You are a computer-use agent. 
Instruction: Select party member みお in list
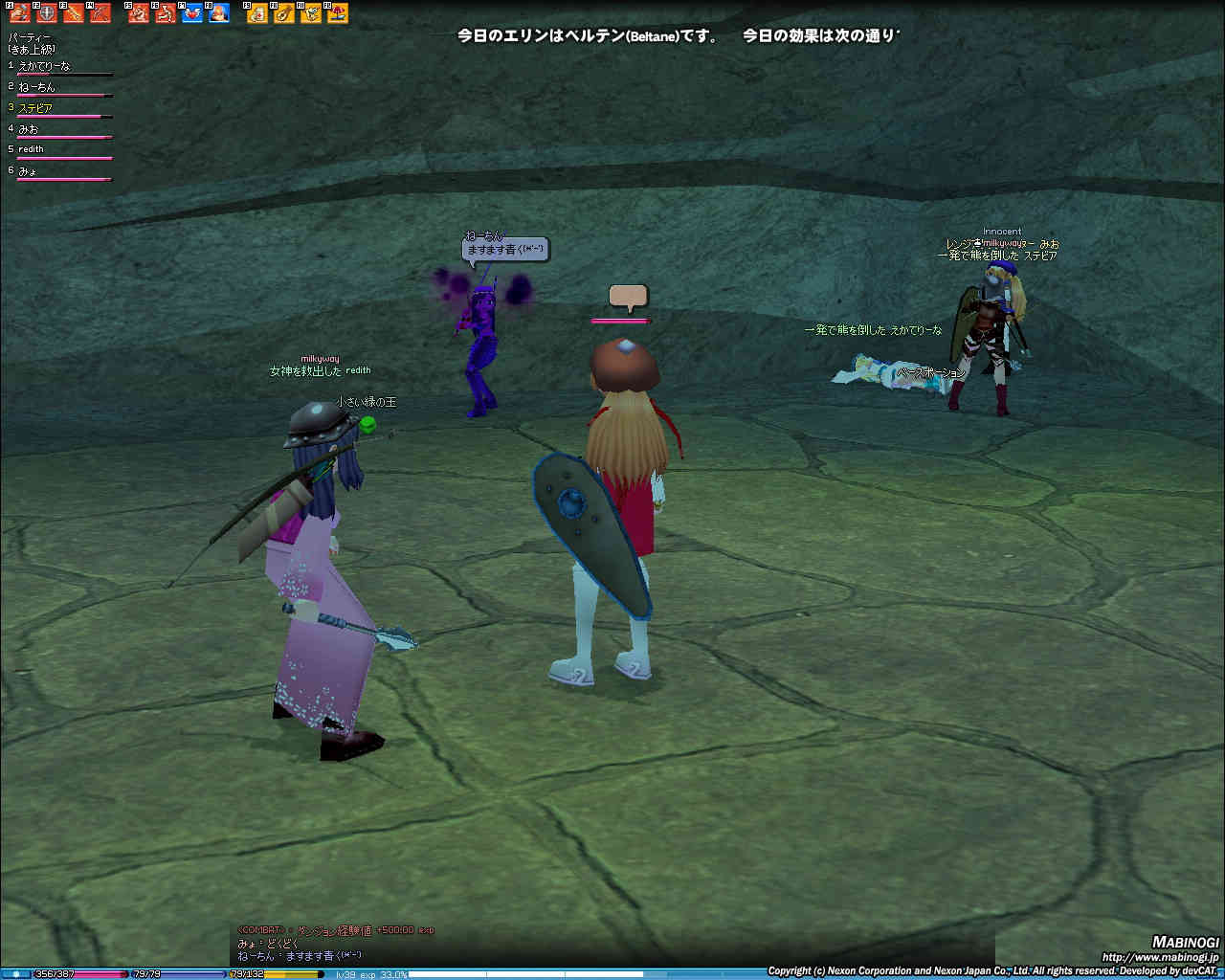pyautogui.click(x=29, y=129)
